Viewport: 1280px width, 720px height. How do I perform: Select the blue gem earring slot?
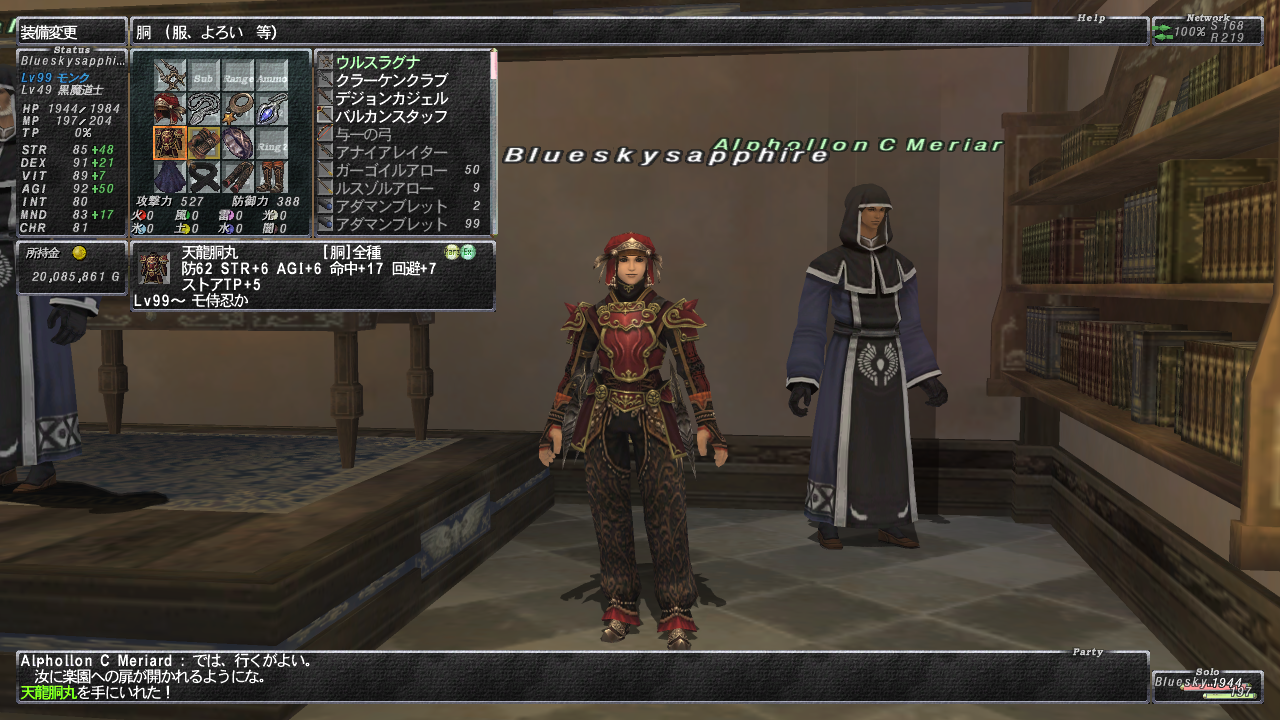272,109
